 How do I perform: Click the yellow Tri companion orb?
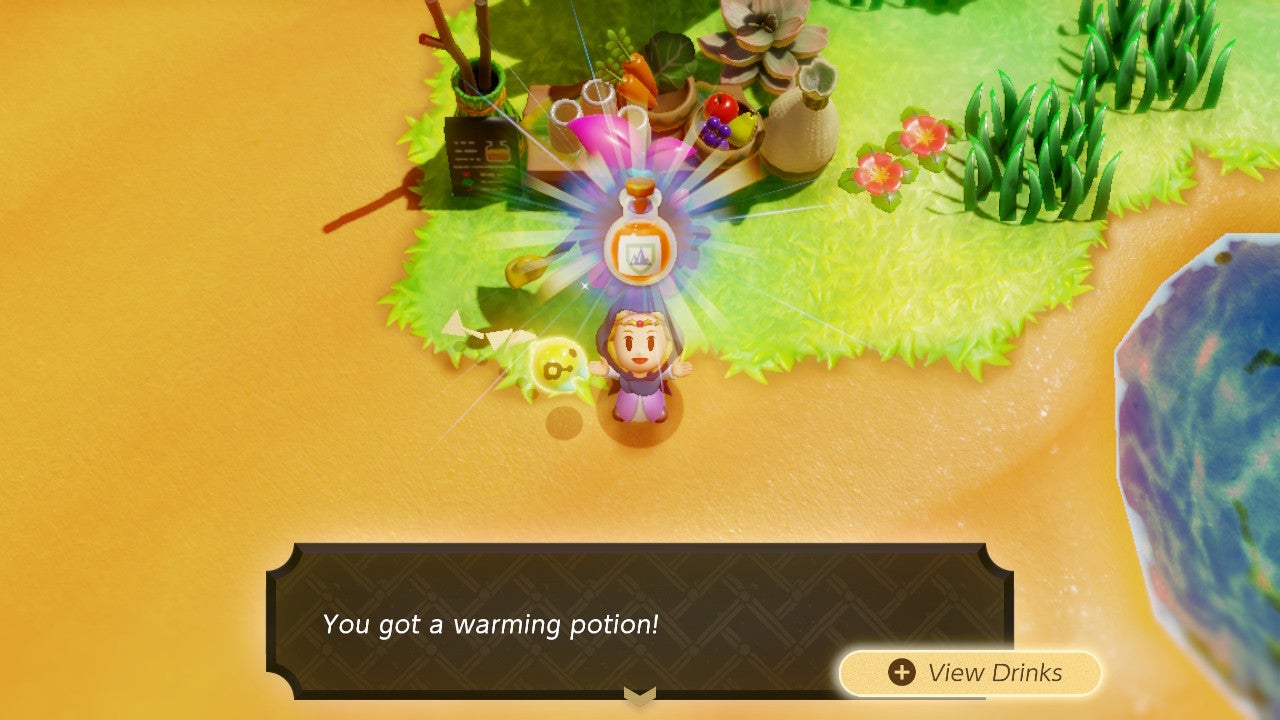pos(557,365)
